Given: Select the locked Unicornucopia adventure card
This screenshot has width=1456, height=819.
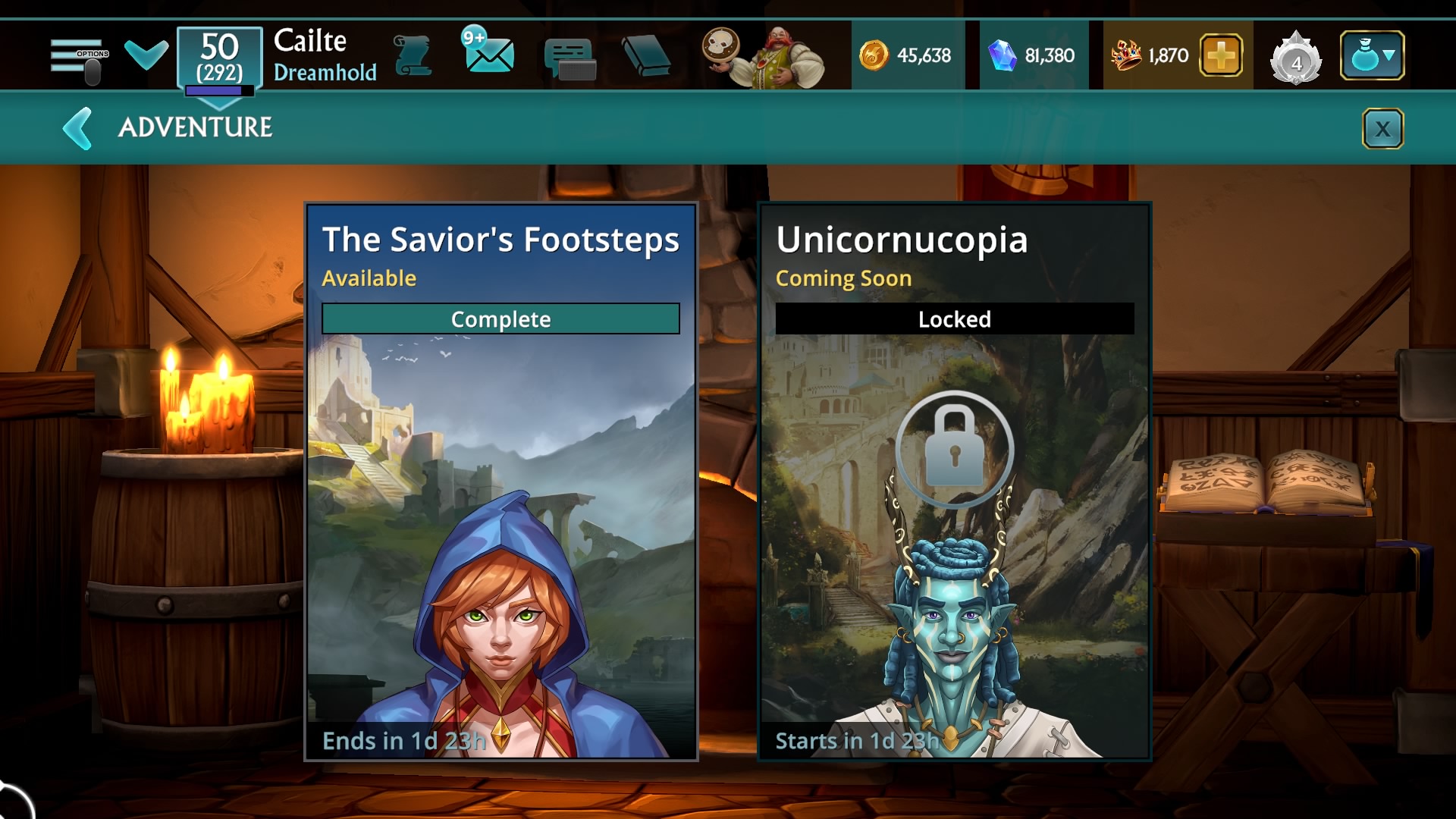Looking at the screenshot, I should coord(955,482).
